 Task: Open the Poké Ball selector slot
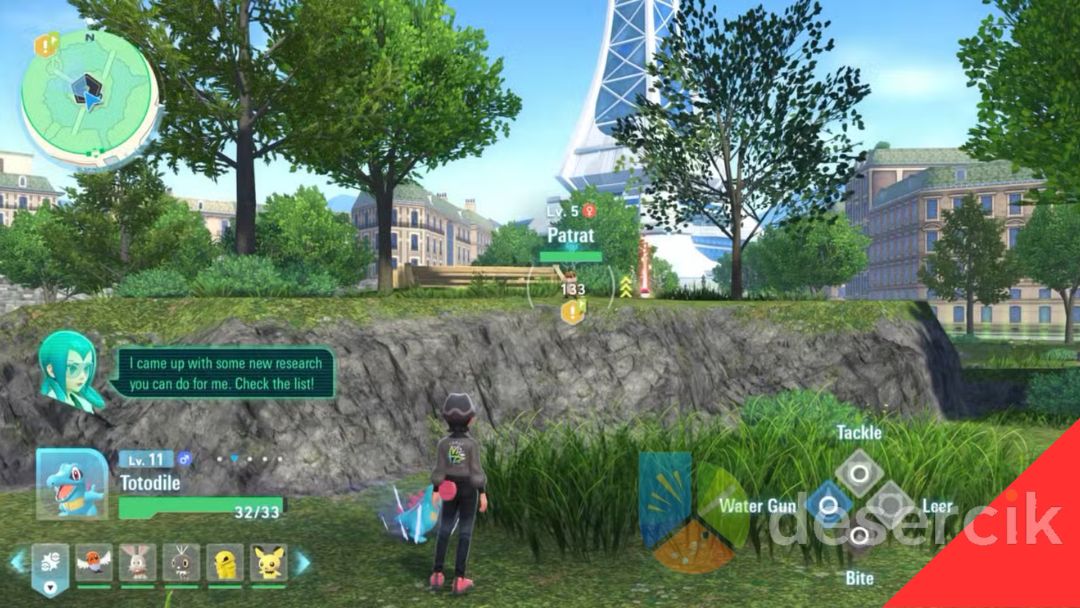click(50, 565)
